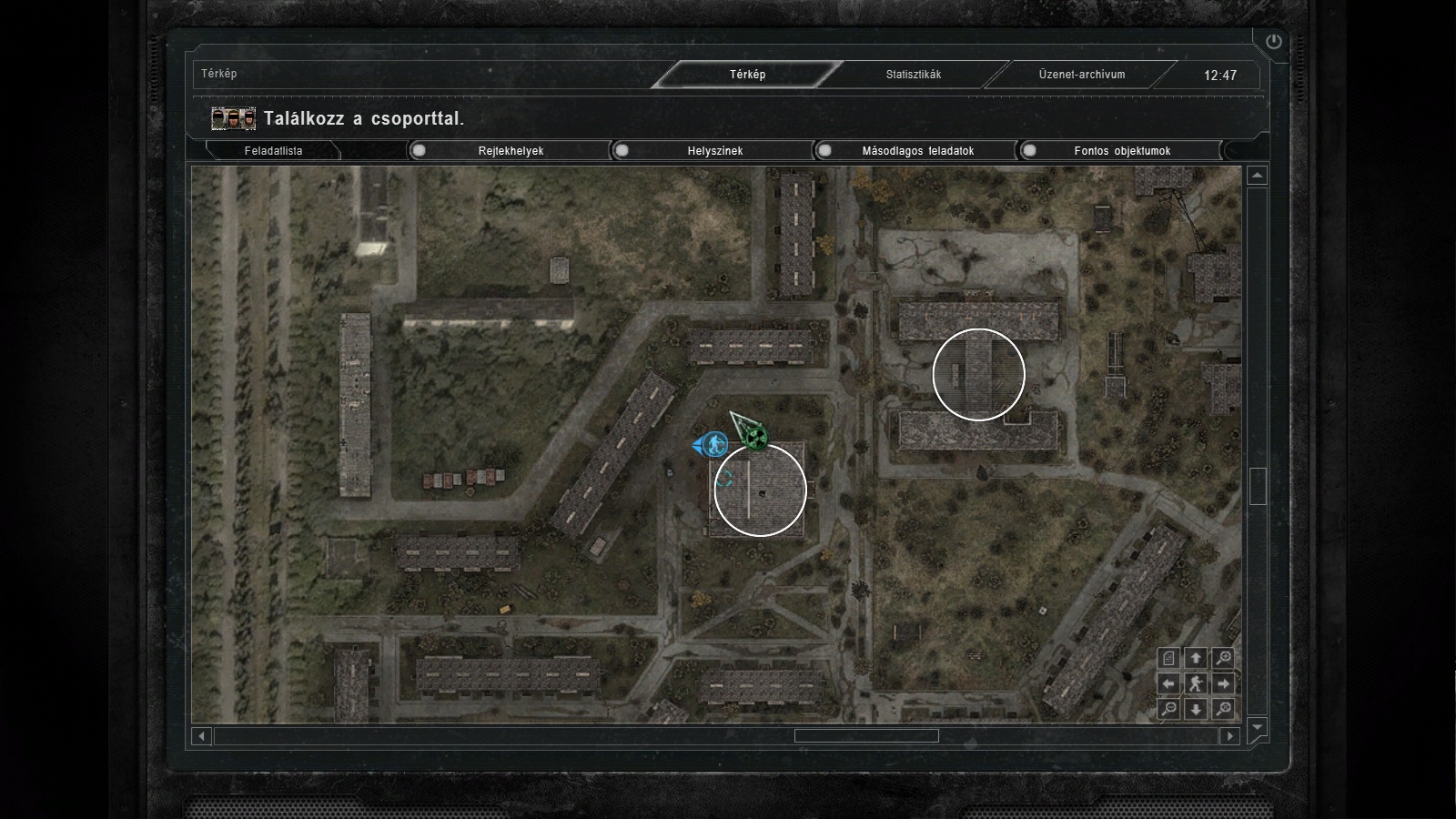Image resolution: width=1456 pixels, height=819 pixels.
Task: Pan the map right with the right arrow button
Action: tap(1224, 683)
